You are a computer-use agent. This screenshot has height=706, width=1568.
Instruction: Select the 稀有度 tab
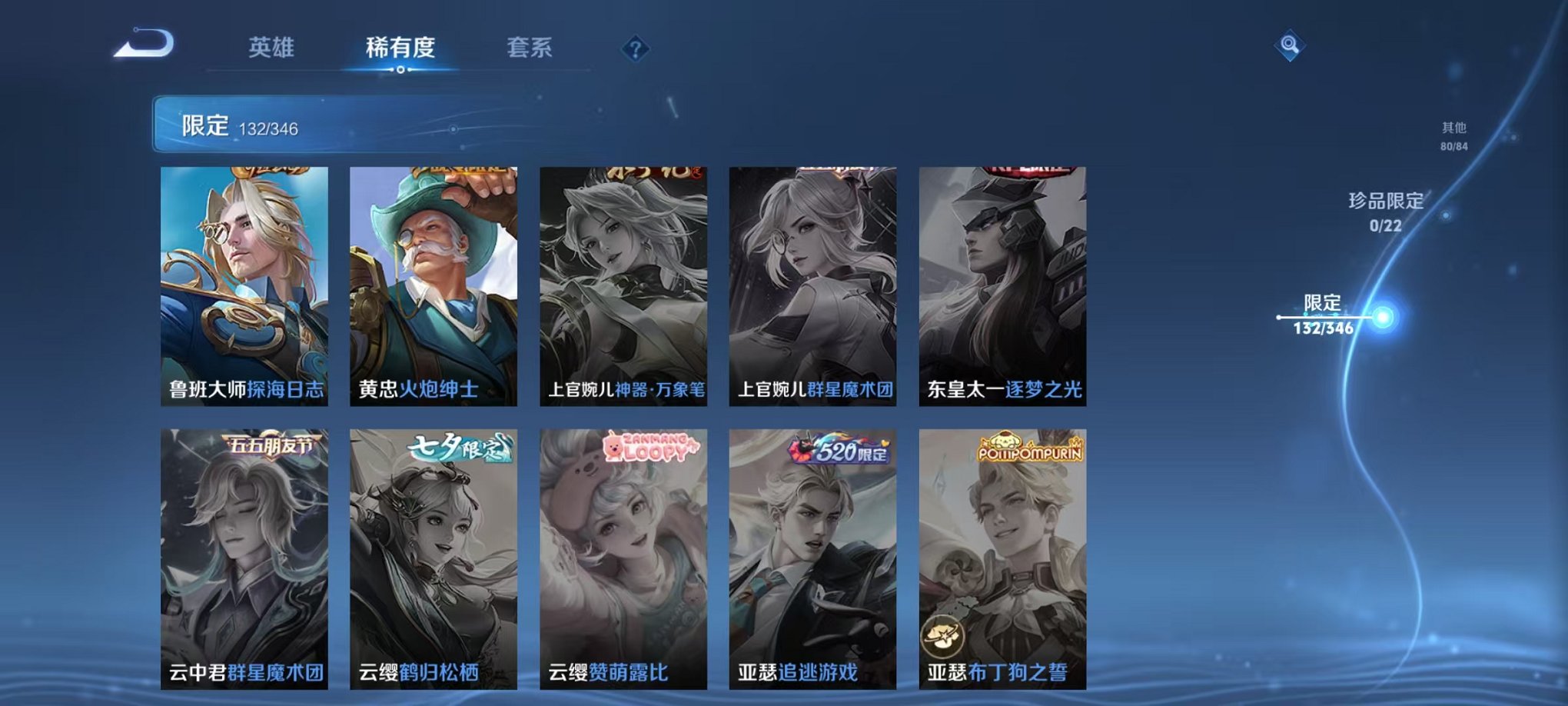click(x=400, y=48)
